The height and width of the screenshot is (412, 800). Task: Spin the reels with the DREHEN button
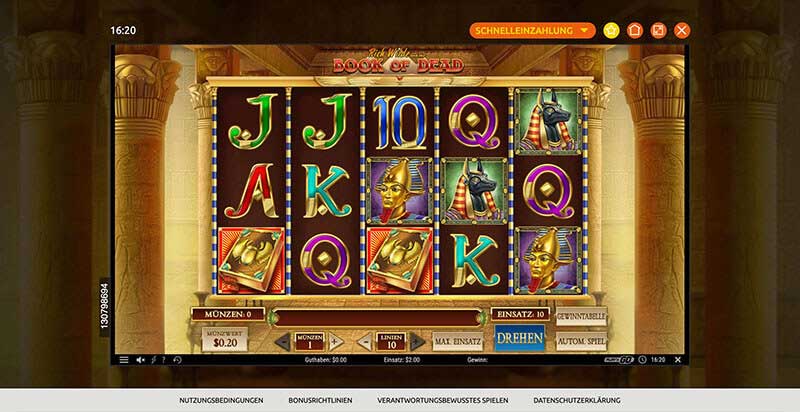[x=519, y=338]
